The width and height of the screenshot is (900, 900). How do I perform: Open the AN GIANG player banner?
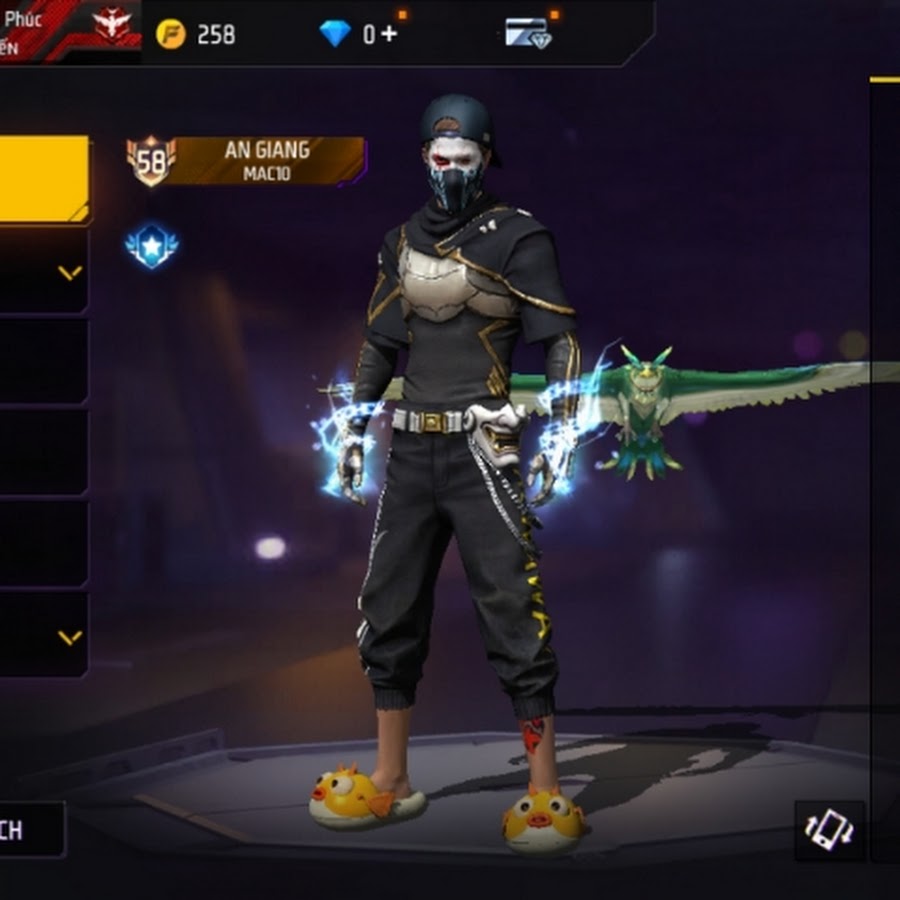(265, 160)
